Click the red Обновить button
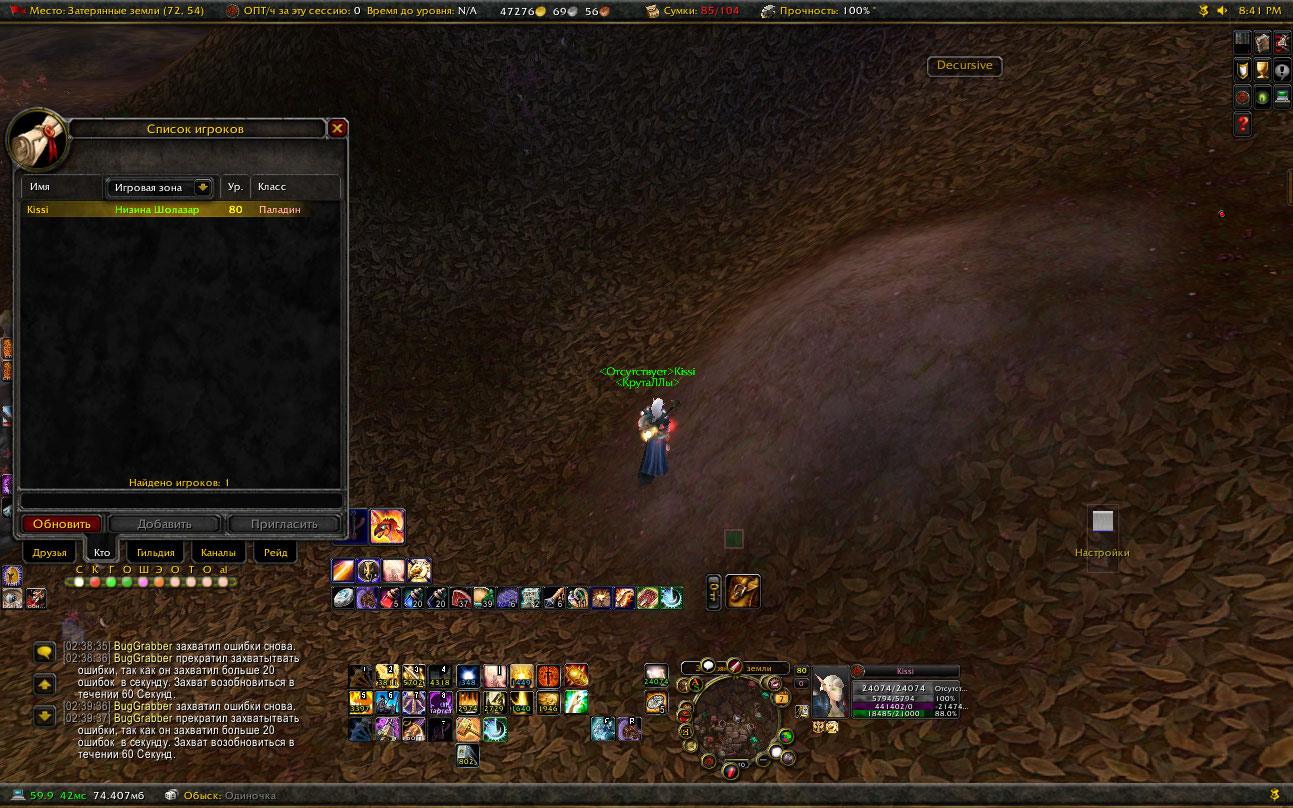Viewport: 1293px width, 808px height. coord(62,524)
